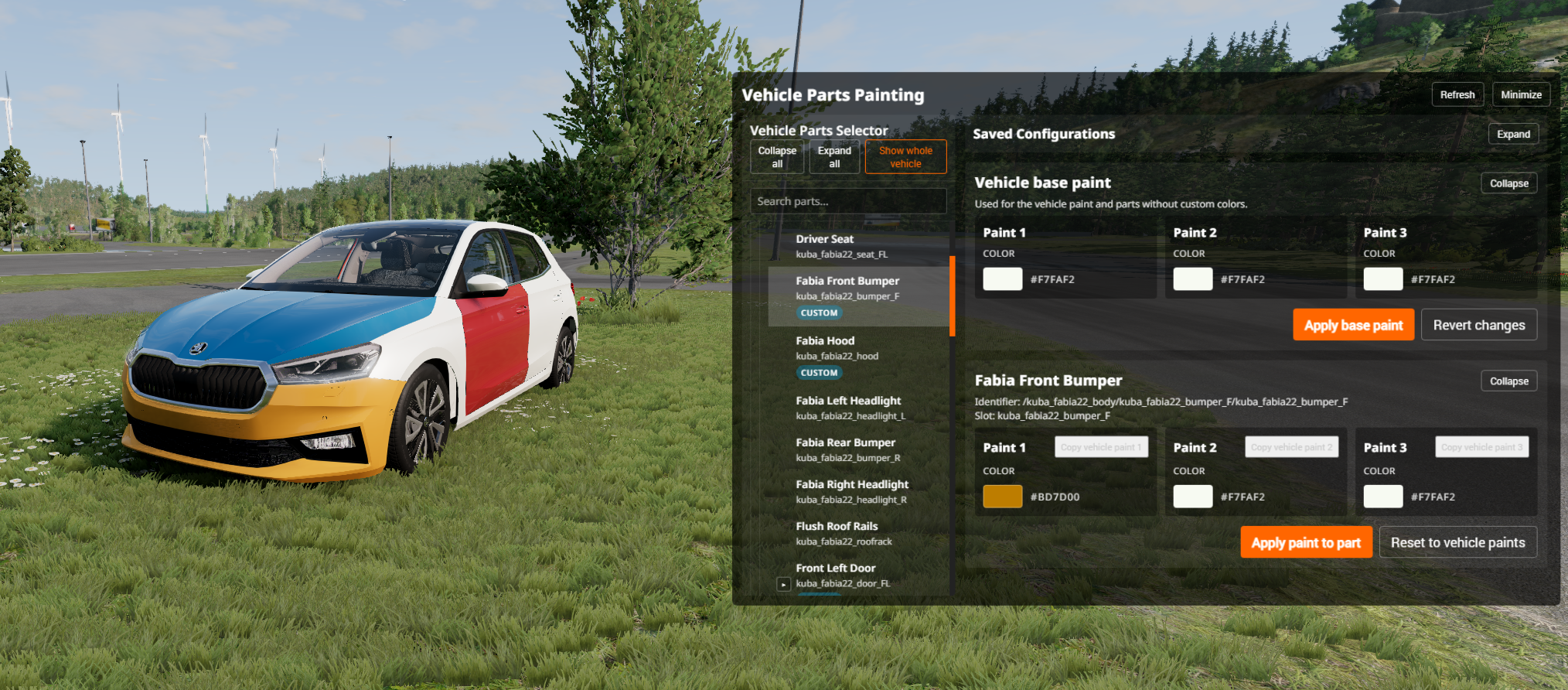The width and height of the screenshot is (1568, 690).
Task: Minimize the Vehicle Parts Painting panel
Action: click(x=1521, y=94)
